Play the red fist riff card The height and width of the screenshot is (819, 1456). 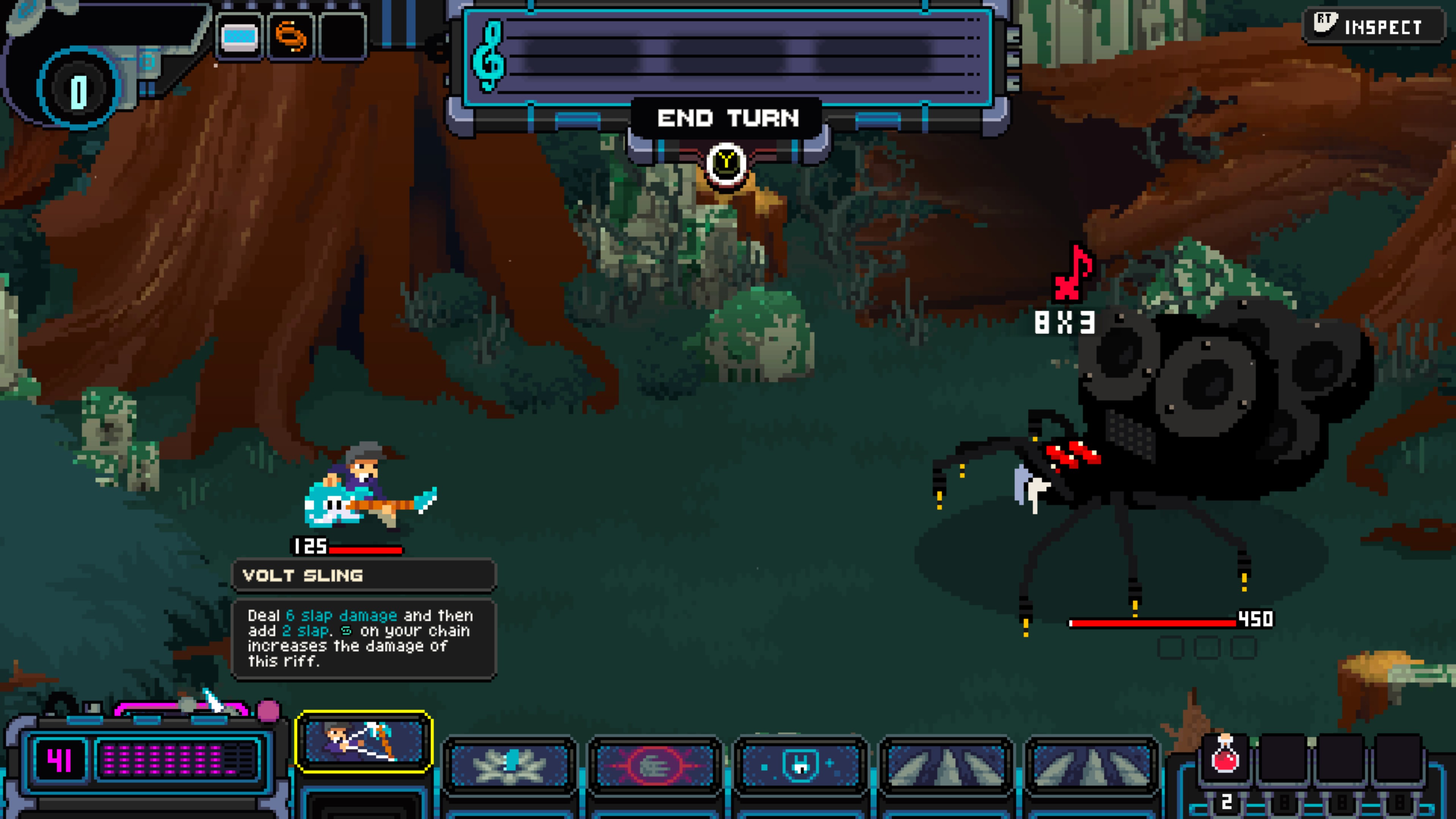pyautogui.click(x=655, y=765)
